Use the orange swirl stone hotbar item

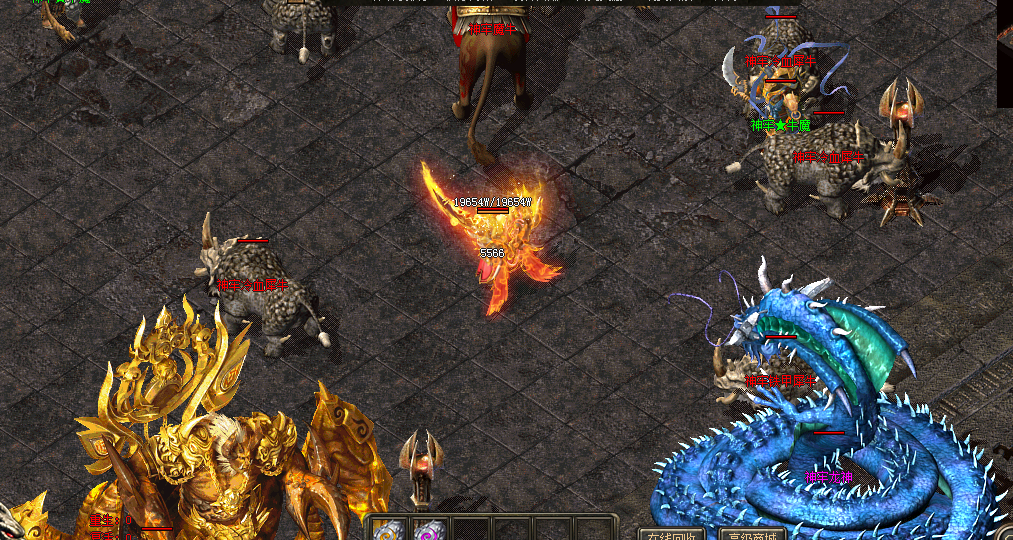point(389,530)
